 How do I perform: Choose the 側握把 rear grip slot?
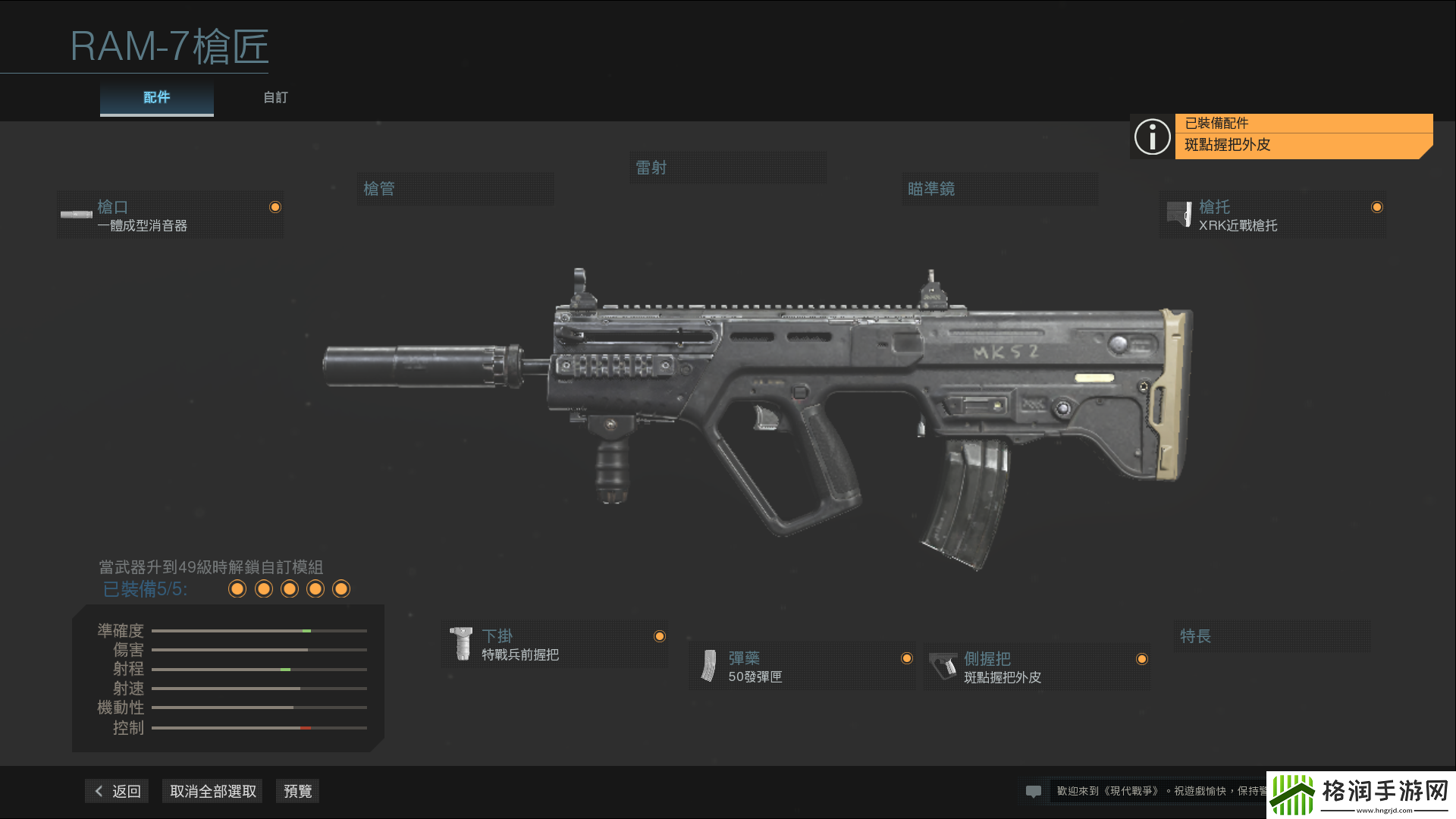1037,667
